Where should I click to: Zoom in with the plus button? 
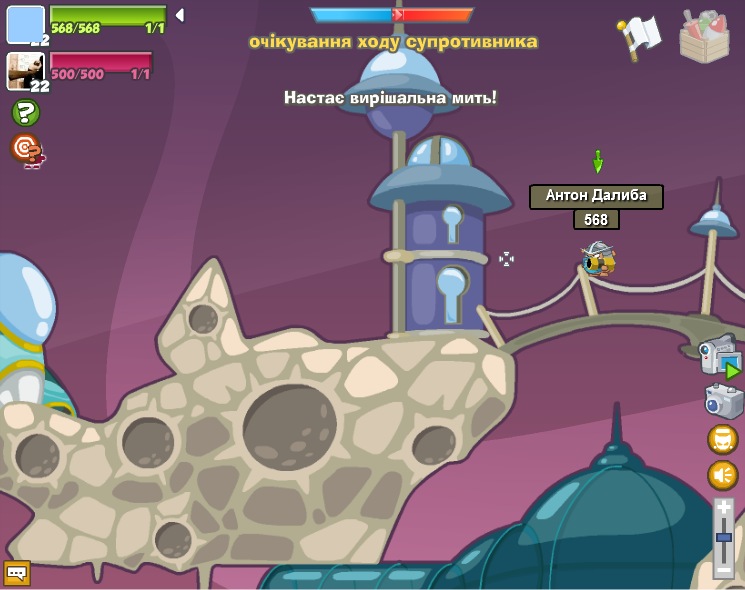point(724,509)
